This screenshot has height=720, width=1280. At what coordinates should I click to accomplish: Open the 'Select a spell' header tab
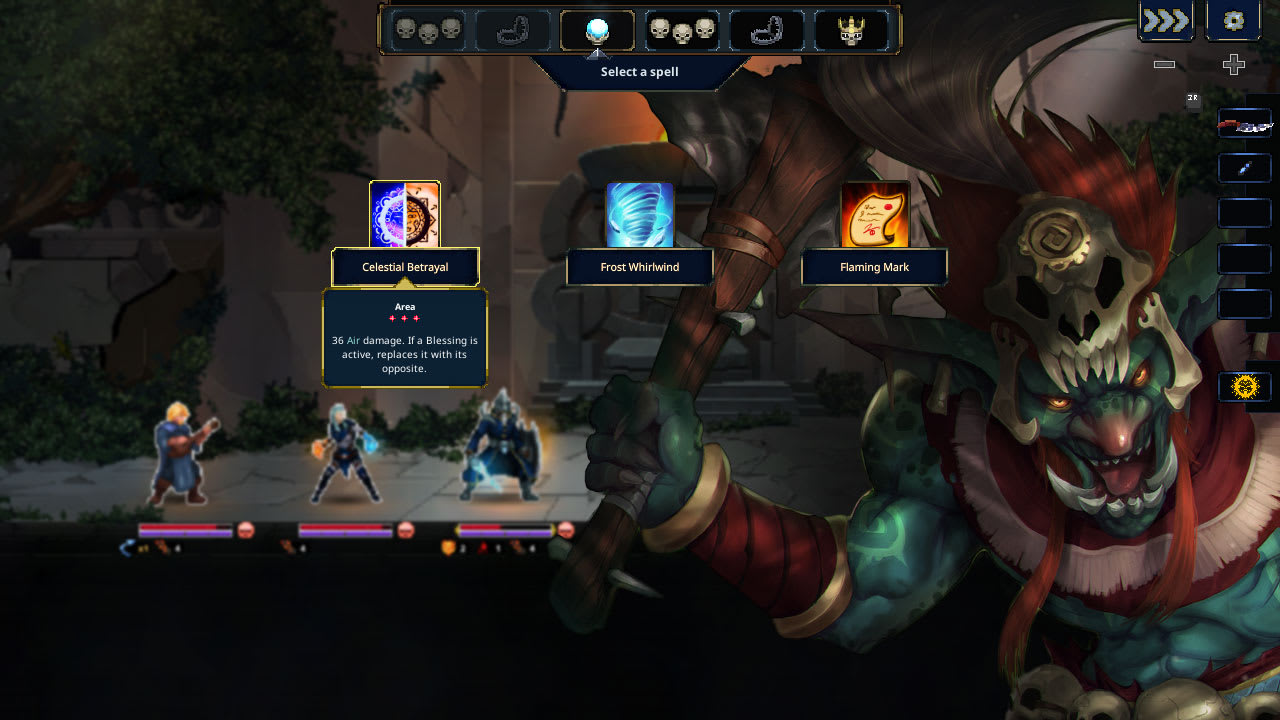[639, 71]
